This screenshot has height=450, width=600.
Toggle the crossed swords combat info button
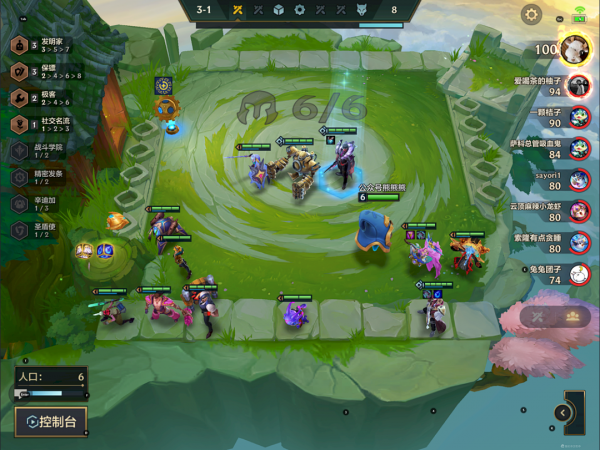pos(537,316)
